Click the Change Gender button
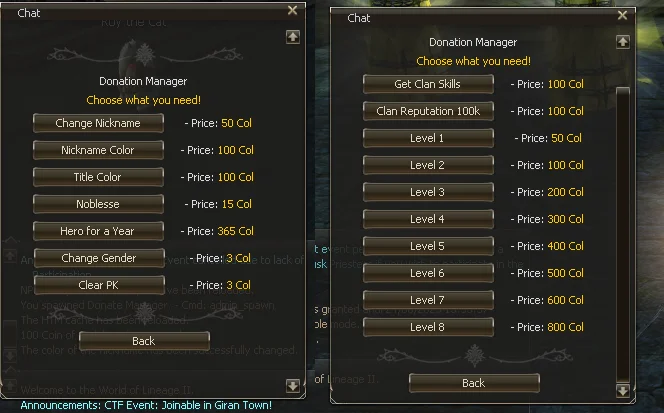 coord(98,258)
